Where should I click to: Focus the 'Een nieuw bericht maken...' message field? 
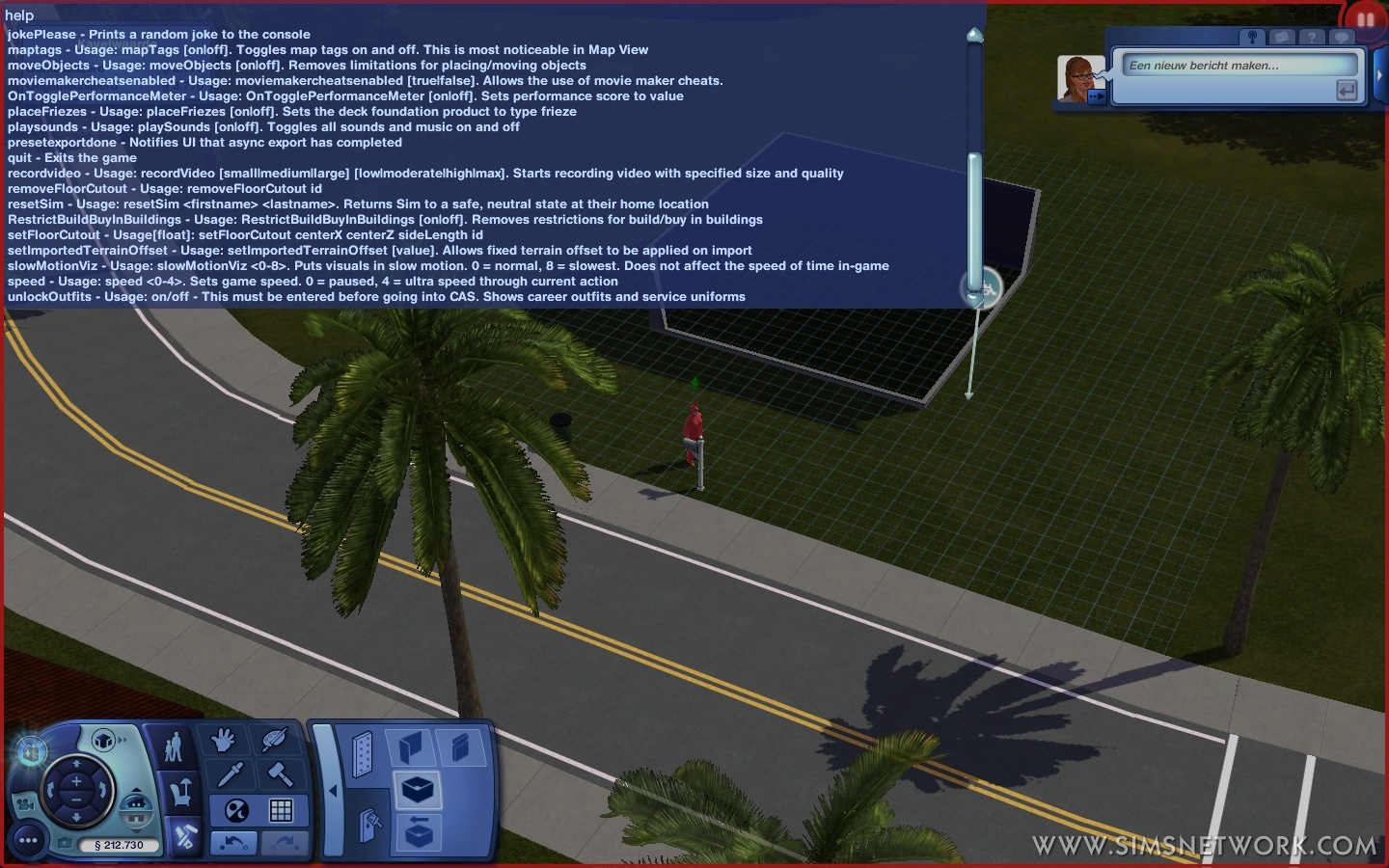click(1239, 66)
